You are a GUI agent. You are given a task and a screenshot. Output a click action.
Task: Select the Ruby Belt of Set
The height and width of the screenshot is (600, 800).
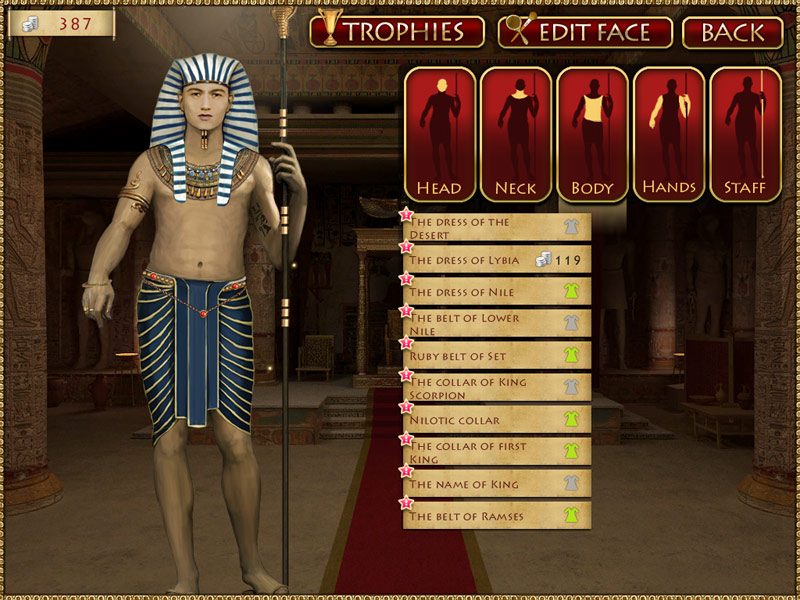tap(497, 356)
